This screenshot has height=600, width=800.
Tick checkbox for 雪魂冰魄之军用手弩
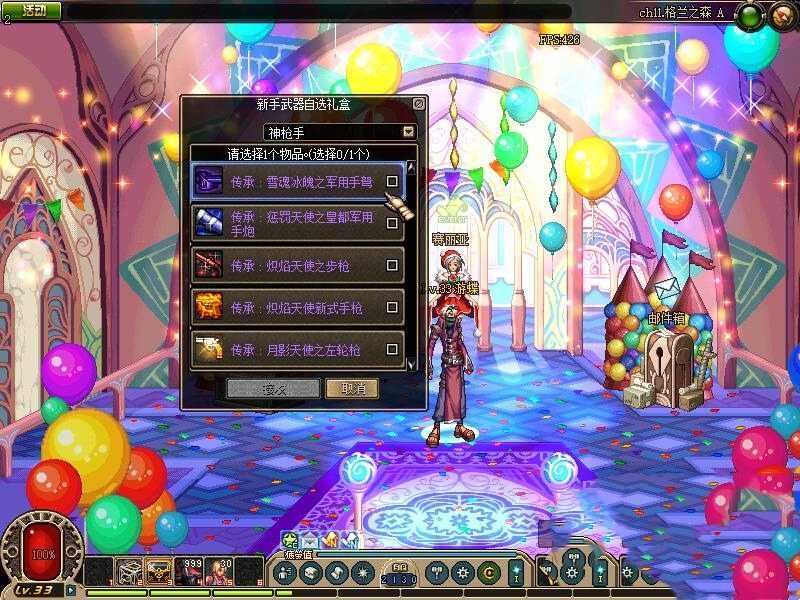(393, 181)
